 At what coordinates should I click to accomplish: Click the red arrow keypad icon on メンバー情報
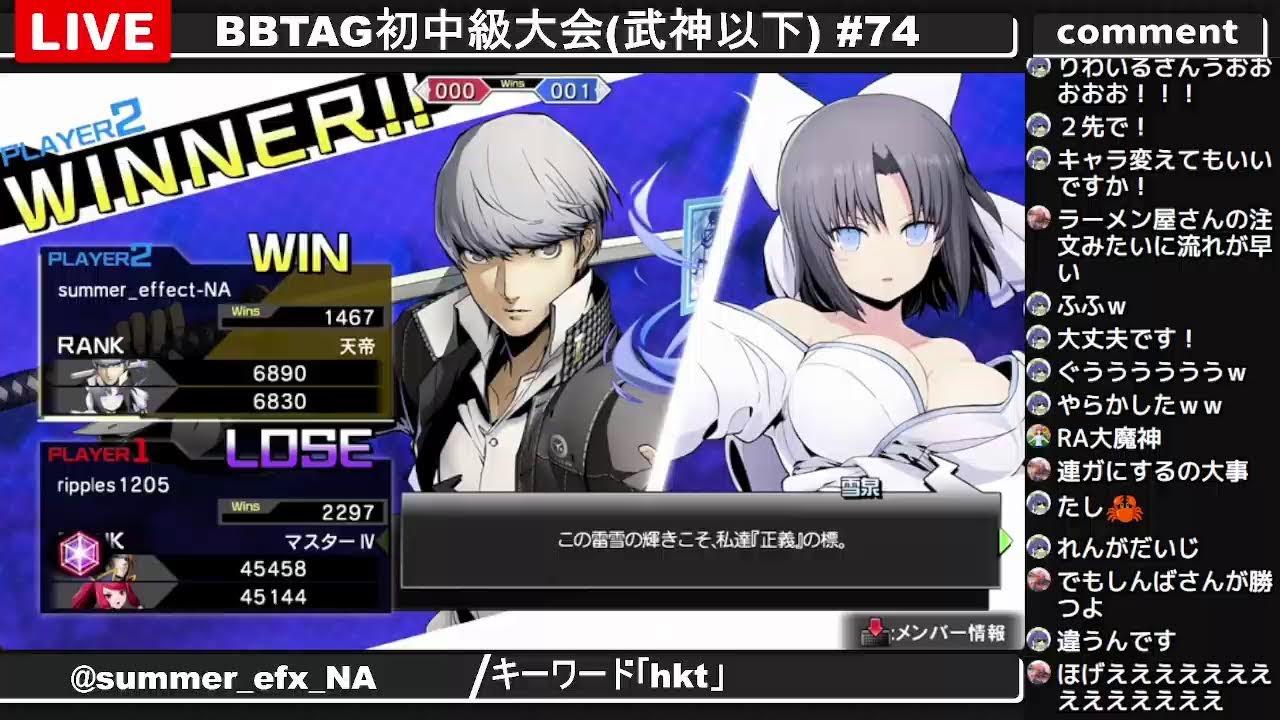click(876, 632)
